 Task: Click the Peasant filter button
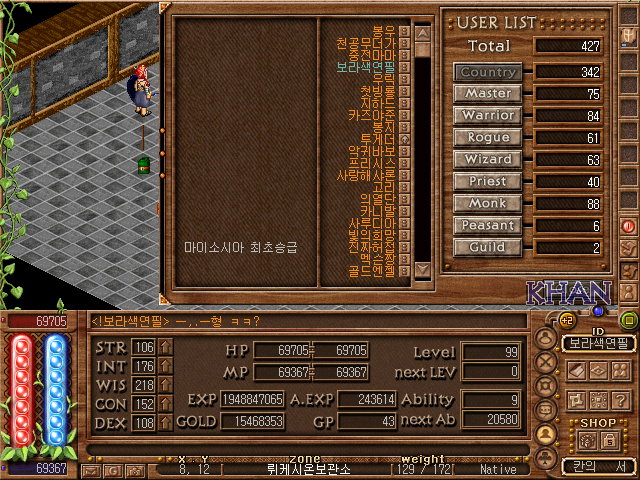pyautogui.click(x=488, y=226)
